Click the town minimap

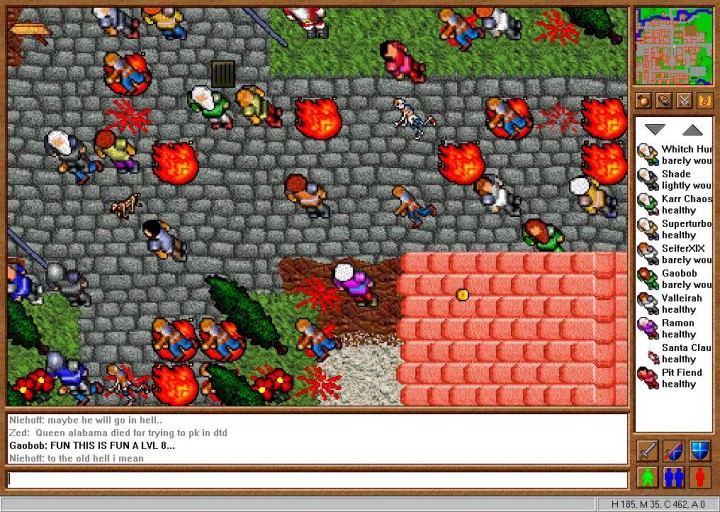(x=673, y=46)
